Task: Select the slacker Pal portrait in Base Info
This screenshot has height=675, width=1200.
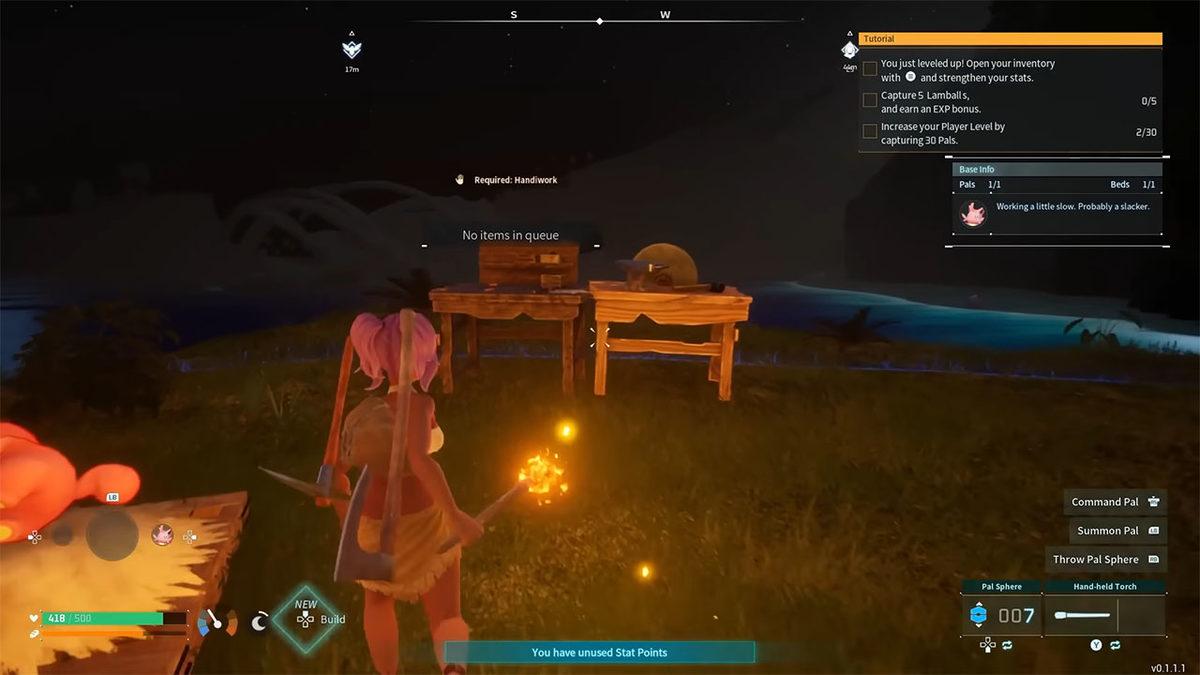Action: click(x=972, y=213)
